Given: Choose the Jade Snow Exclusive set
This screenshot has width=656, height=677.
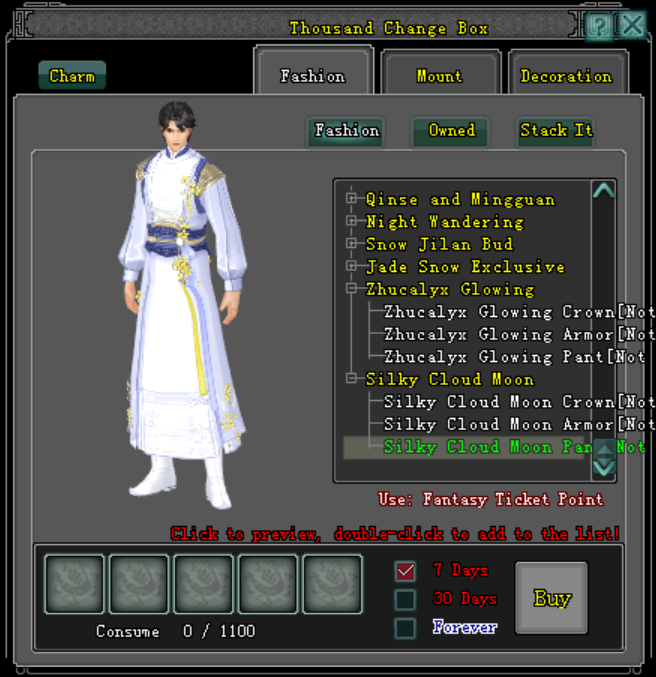Looking at the screenshot, I should 464,267.
